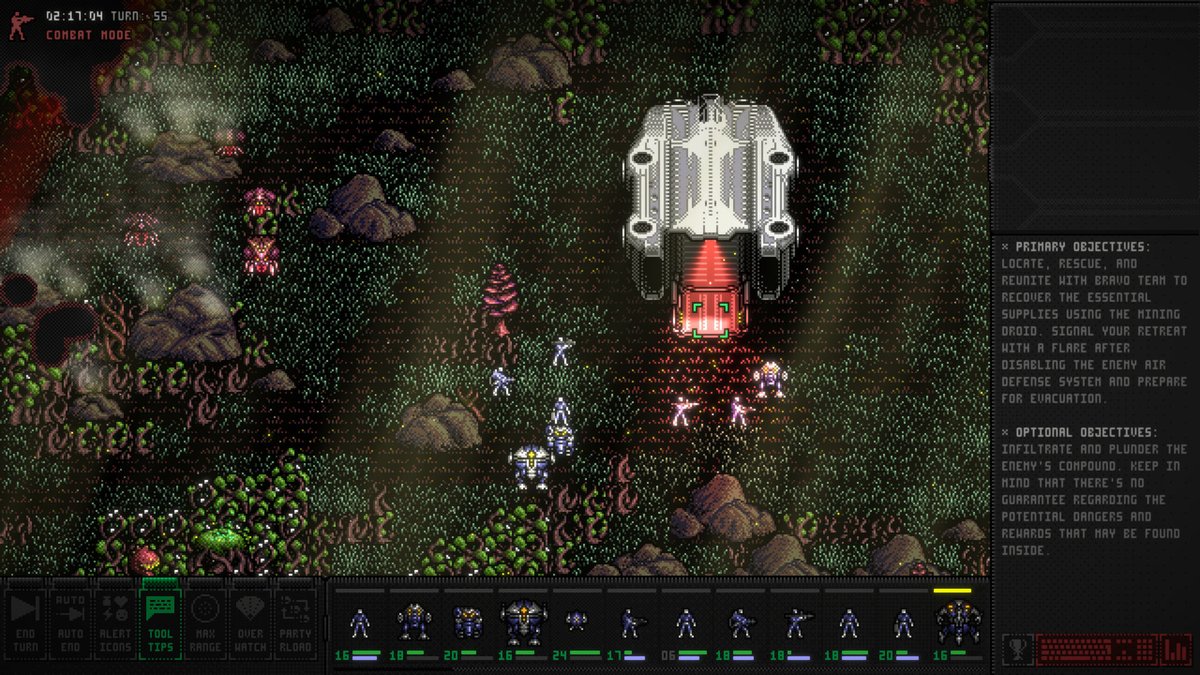Screen dimensions: 1200x675
Task: Choose Party Reload
Action: pos(295,622)
